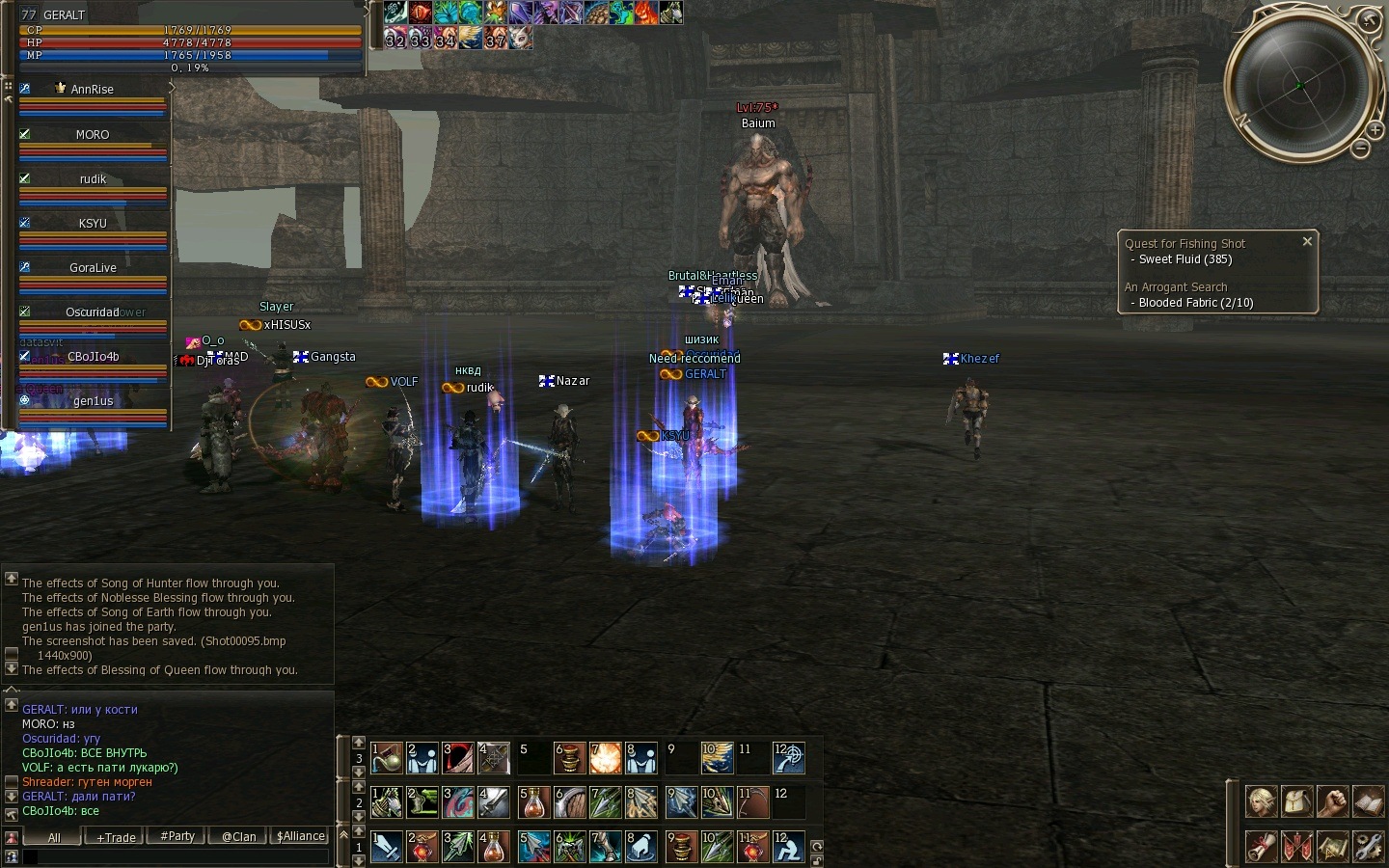Open skills window with open book icon
Screen dimensions: 1389x868
1368,801
